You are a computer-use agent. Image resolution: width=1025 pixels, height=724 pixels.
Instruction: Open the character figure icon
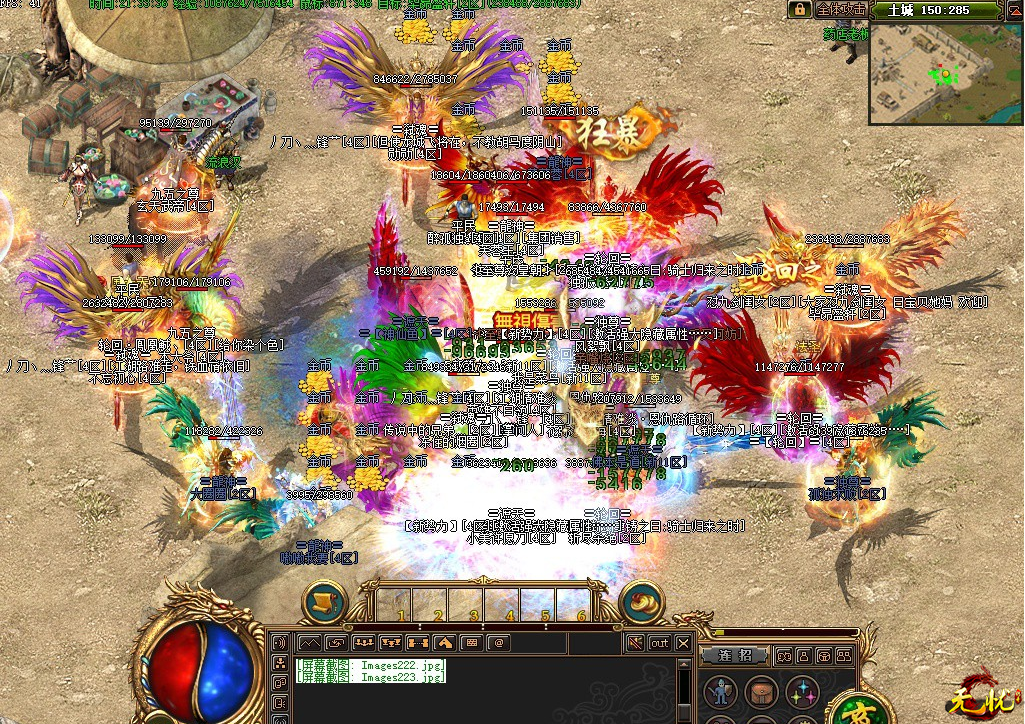pos(720,691)
